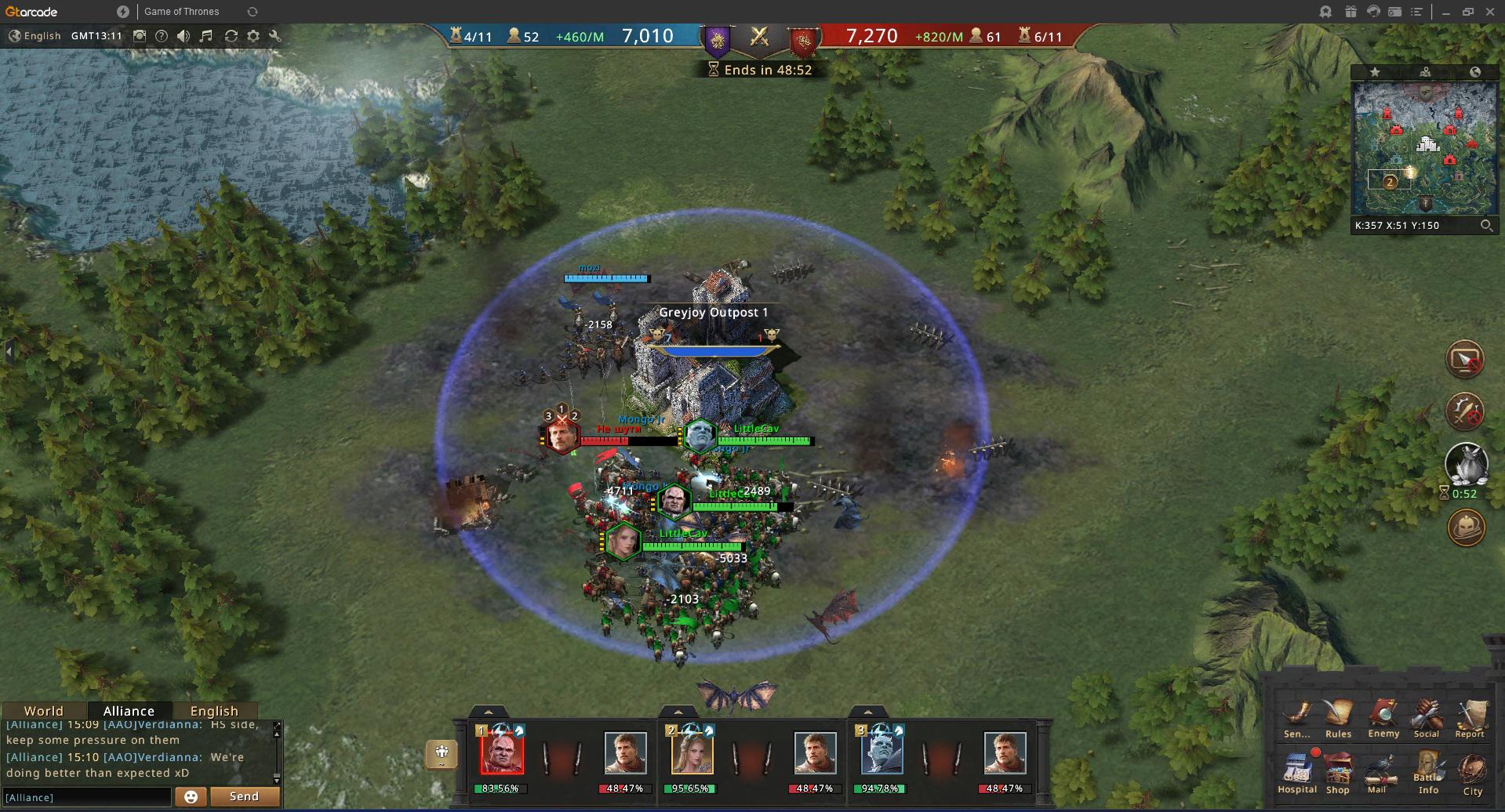This screenshot has width=1505, height=812.
Task: Return to City view
Action: pyautogui.click(x=1472, y=771)
